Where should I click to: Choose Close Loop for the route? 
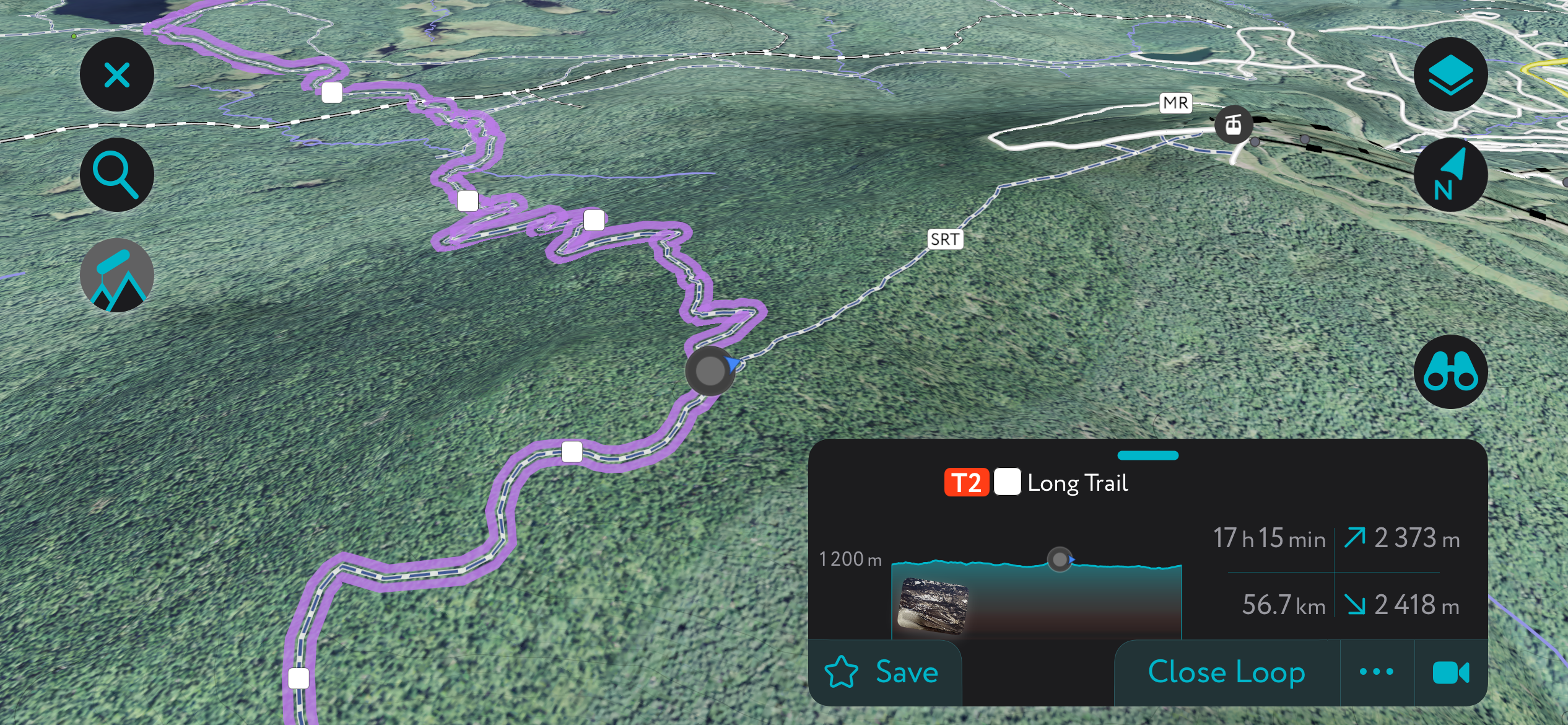pyautogui.click(x=1226, y=672)
